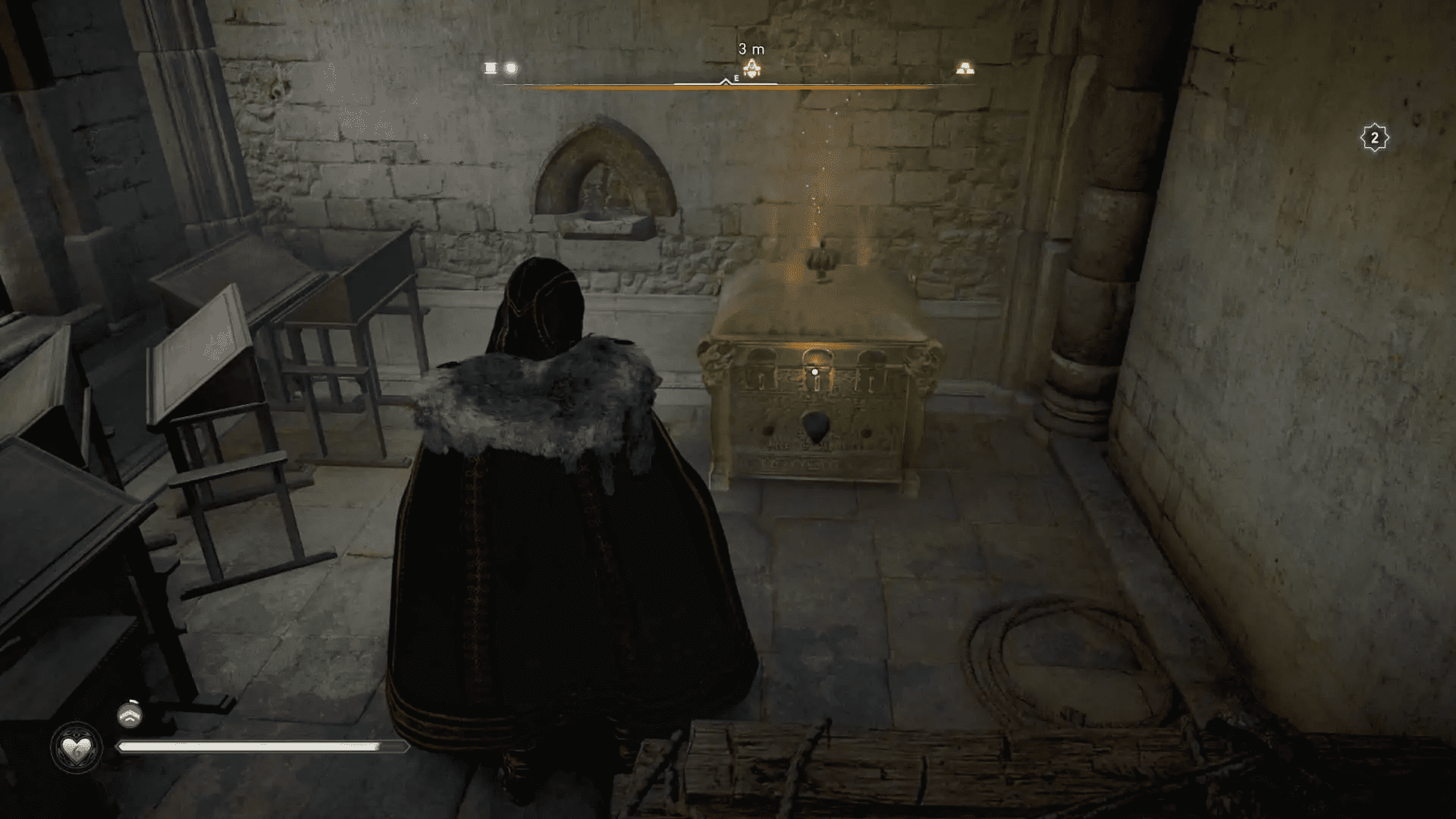The image size is (1456, 819).
Task: Click the star-shaped quest marker numbered 2
Action: 1376,136
